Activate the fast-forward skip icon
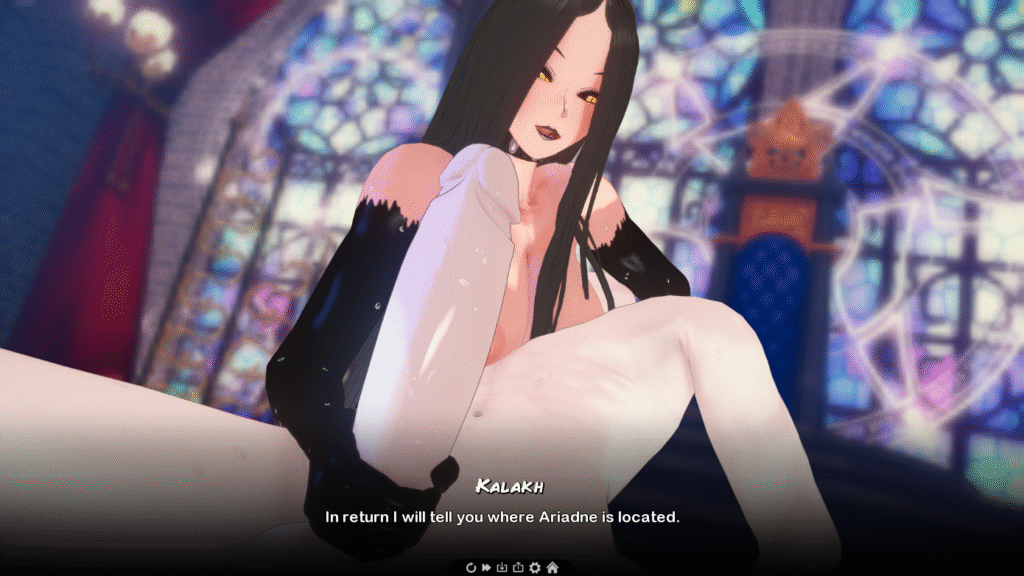Viewport: 1024px width, 576px height. pyautogui.click(x=486, y=567)
